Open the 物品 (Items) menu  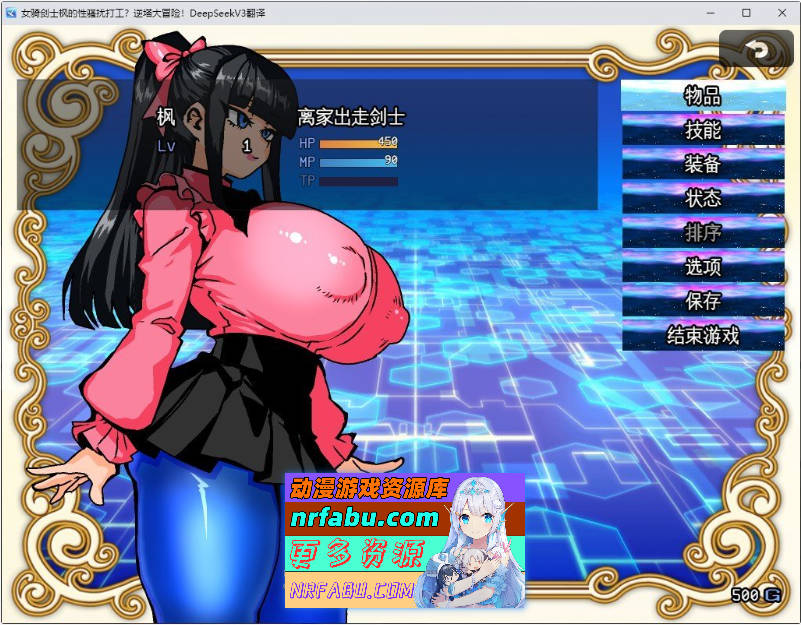click(x=702, y=96)
